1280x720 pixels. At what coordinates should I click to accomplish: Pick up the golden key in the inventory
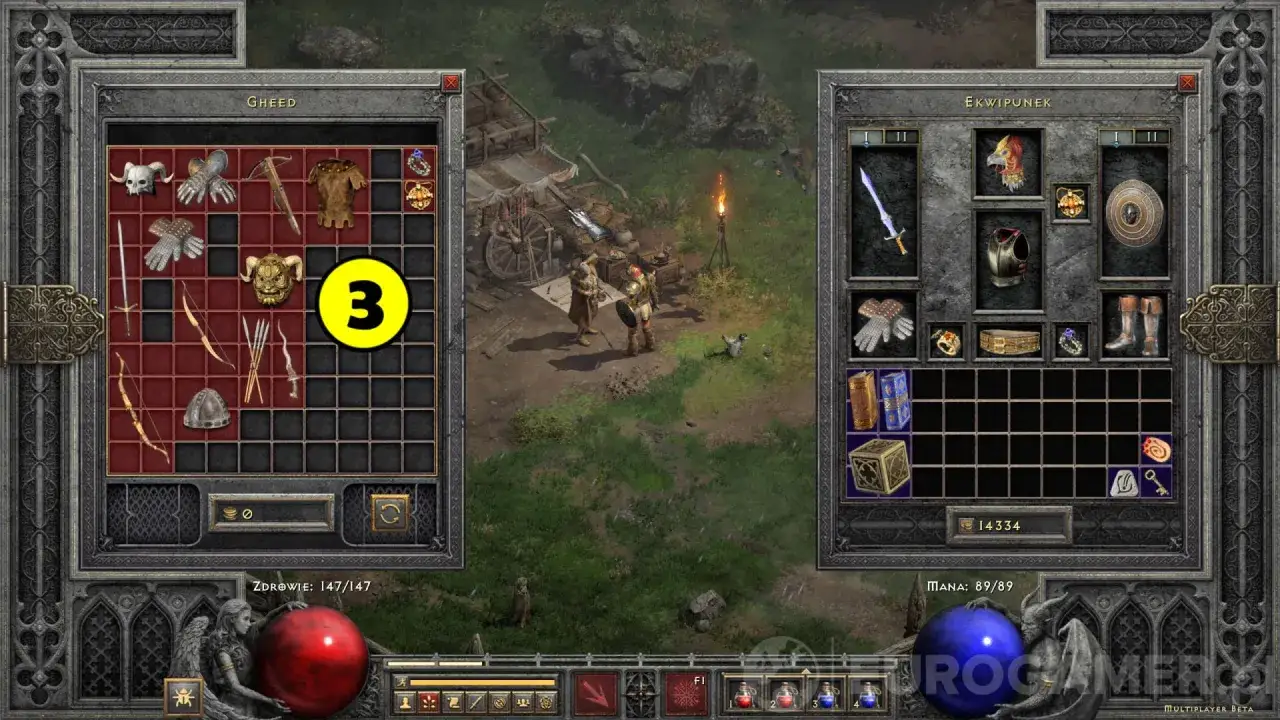coord(1156,482)
